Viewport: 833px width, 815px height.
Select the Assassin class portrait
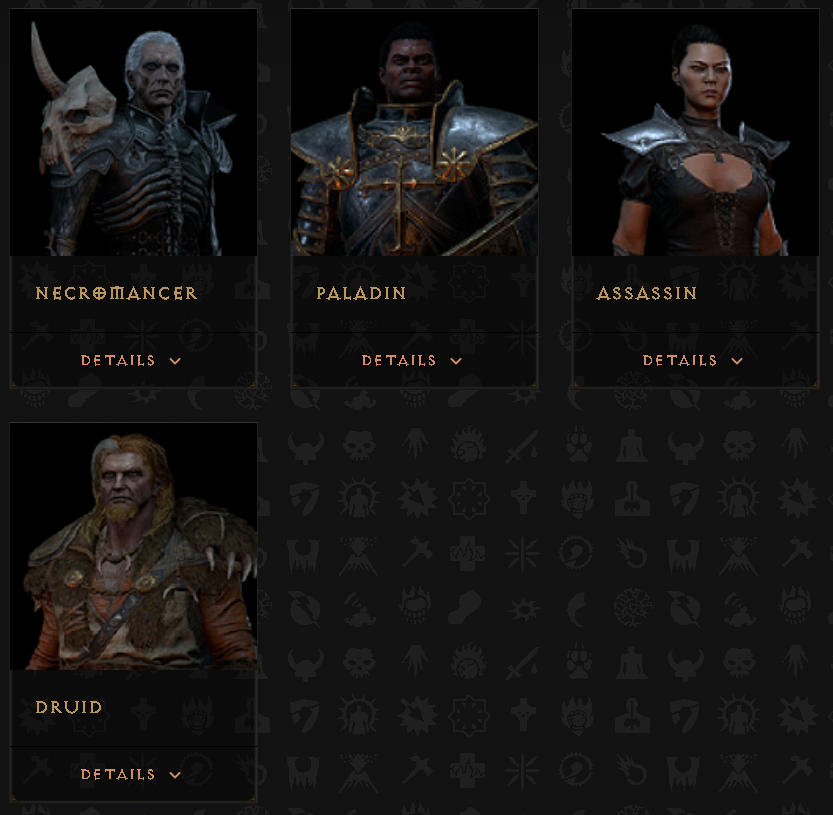(x=695, y=133)
